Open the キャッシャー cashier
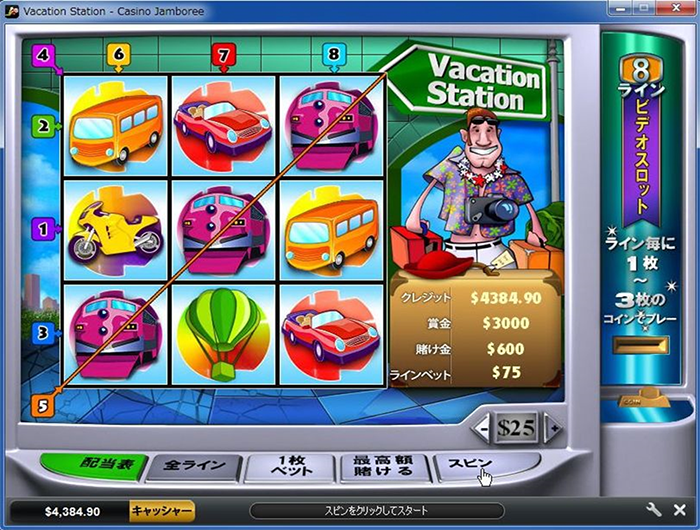700x530 pixels. tap(162, 511)
